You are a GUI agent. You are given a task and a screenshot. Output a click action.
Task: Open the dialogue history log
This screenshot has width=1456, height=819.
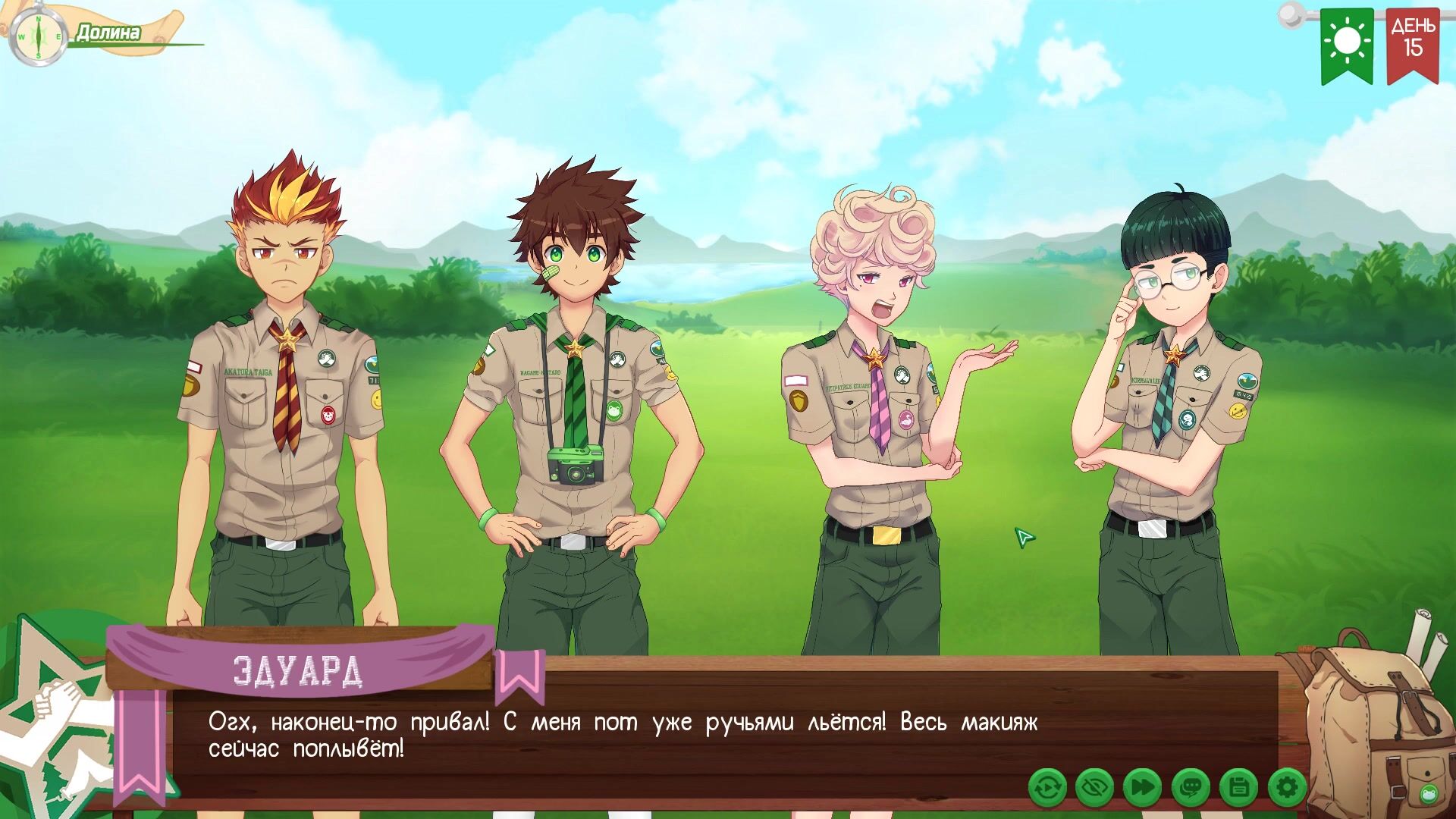click(x=1190, y=789)
